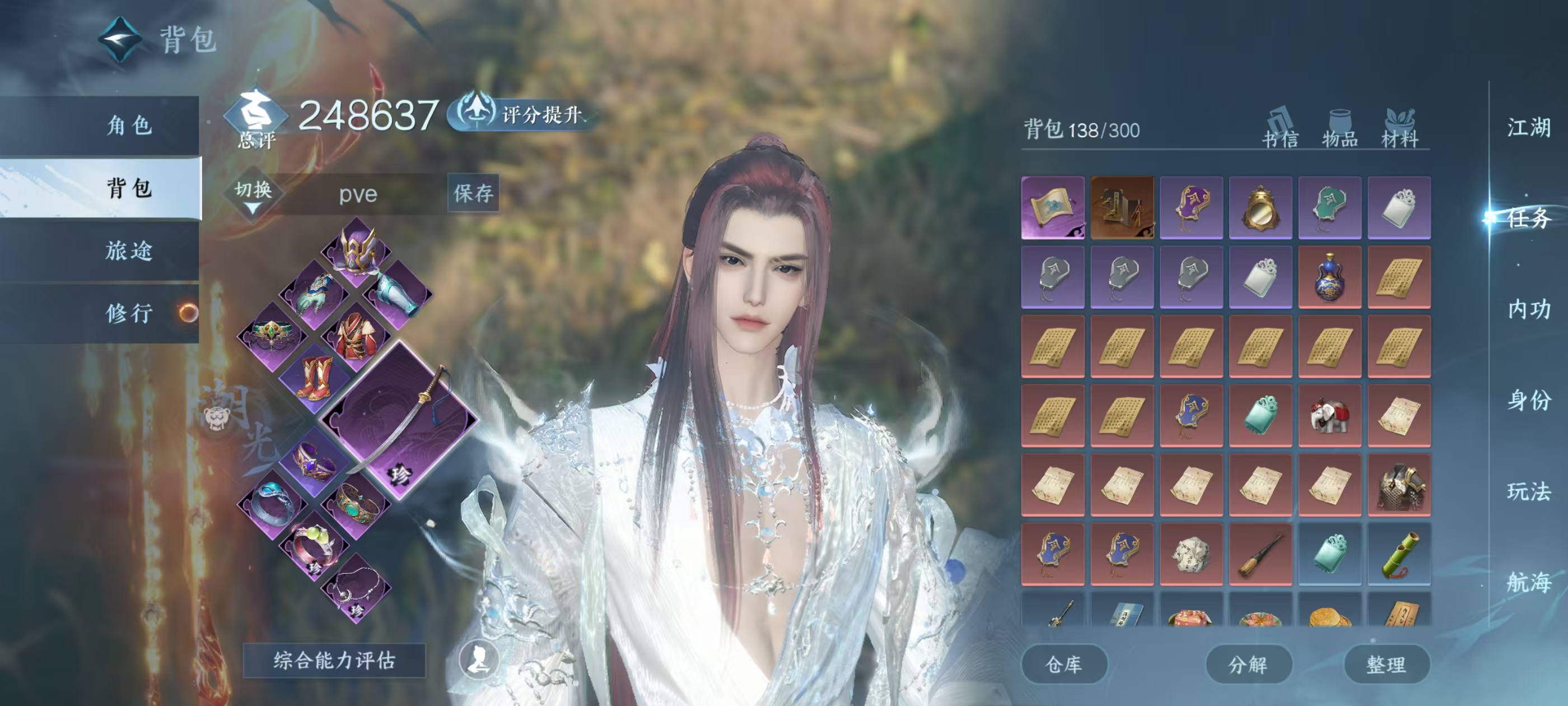The height and width of the screenshot is (706, 1568).
Task: Choose the white elephant figurine item
Action: 1329,416
